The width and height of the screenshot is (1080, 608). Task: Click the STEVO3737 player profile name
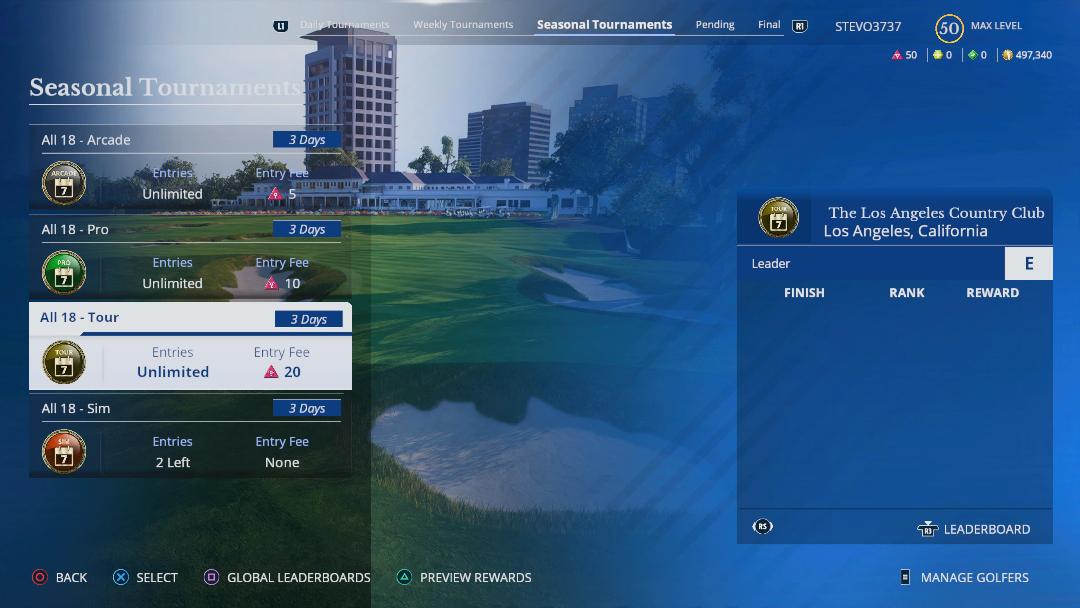868,27
